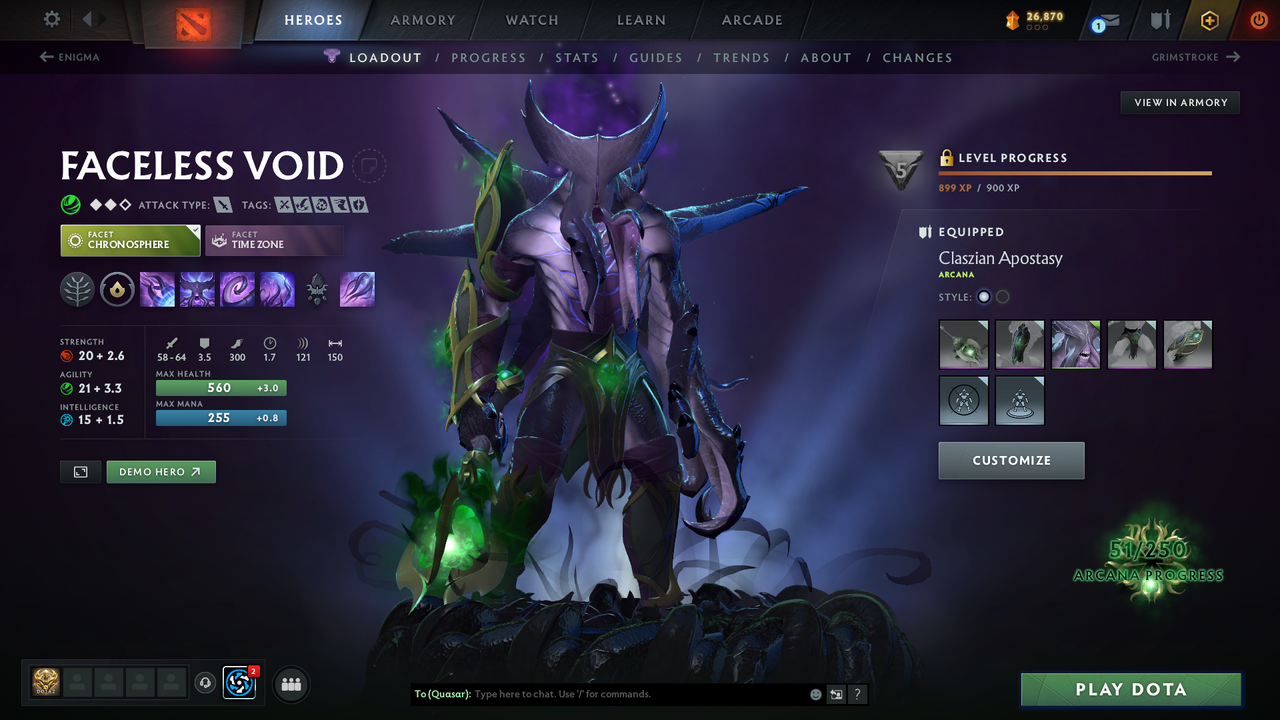The height and width of the screenshot is (720, 1280).
Task: View the Time Walk ability icon
Action: tap(157, 289)
